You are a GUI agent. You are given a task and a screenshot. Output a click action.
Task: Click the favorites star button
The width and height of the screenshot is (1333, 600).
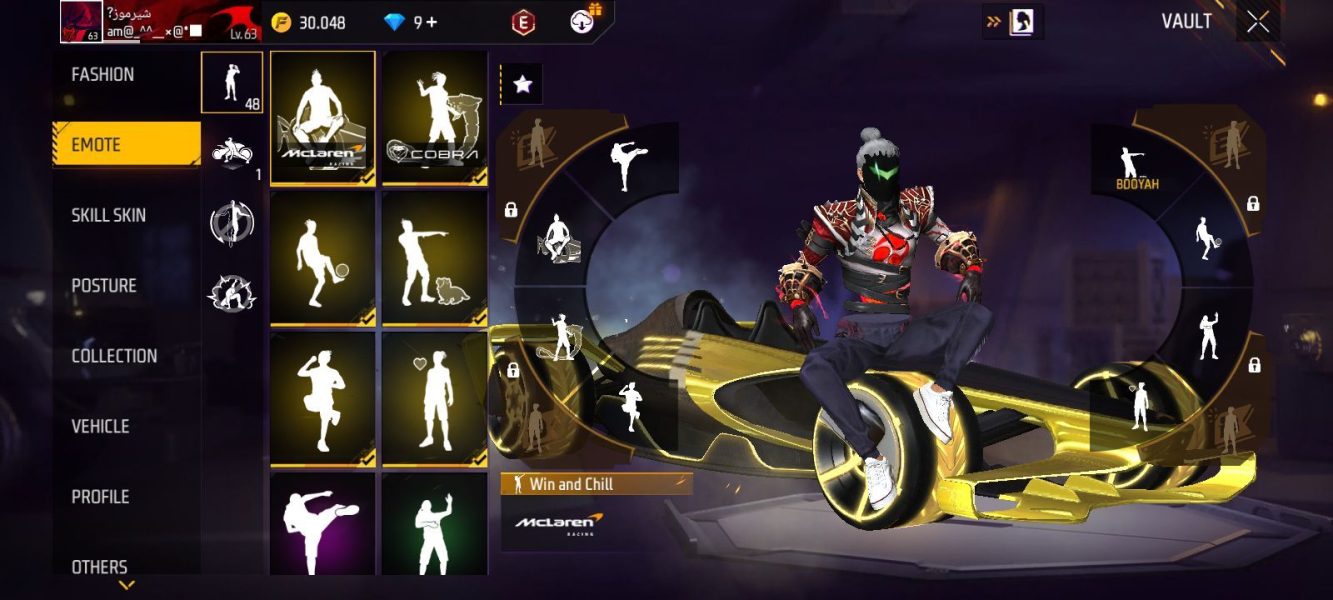point(522,85)
